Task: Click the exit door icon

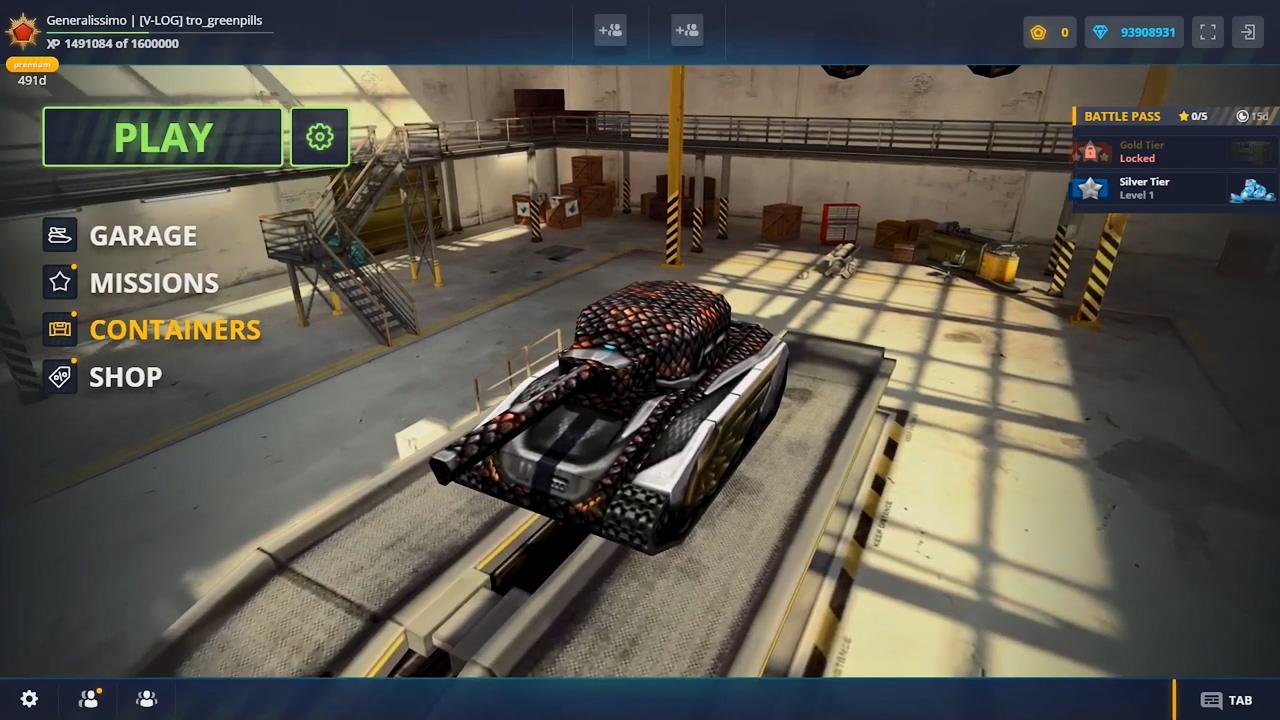Action: pyautogui.click(x=1248, y=32)
